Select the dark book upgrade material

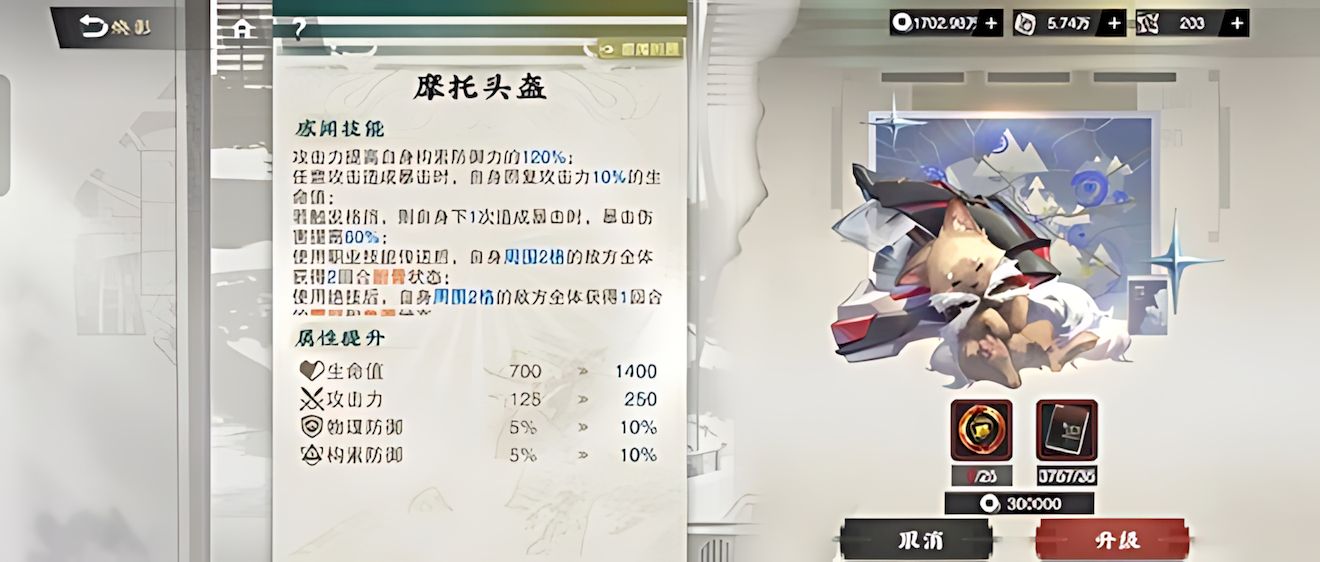click(1066, 430)
